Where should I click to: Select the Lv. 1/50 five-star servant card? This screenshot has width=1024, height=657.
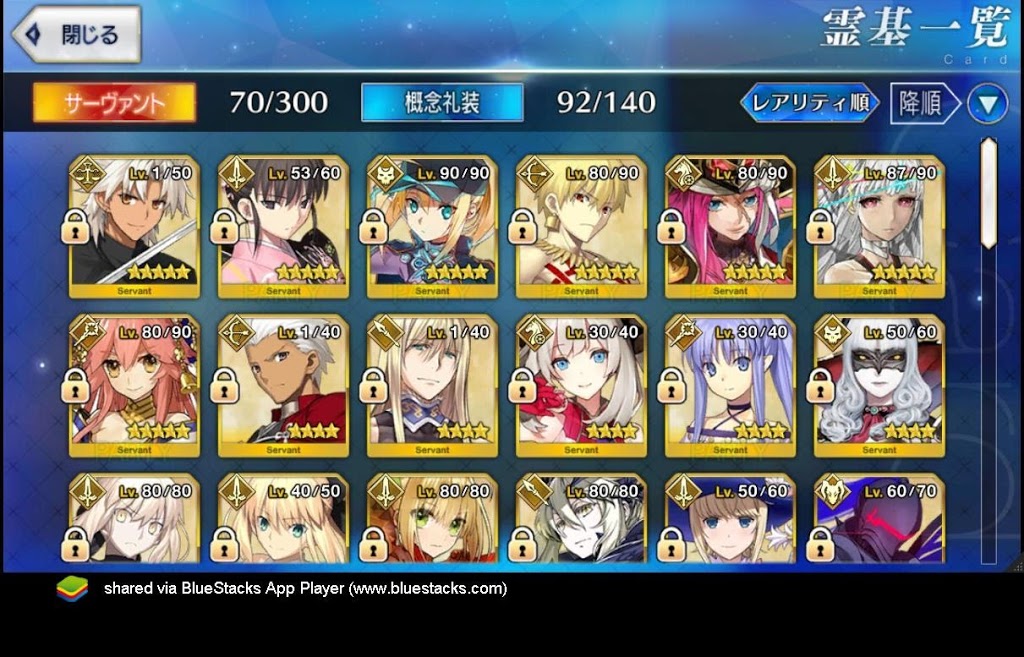(135, 227)
